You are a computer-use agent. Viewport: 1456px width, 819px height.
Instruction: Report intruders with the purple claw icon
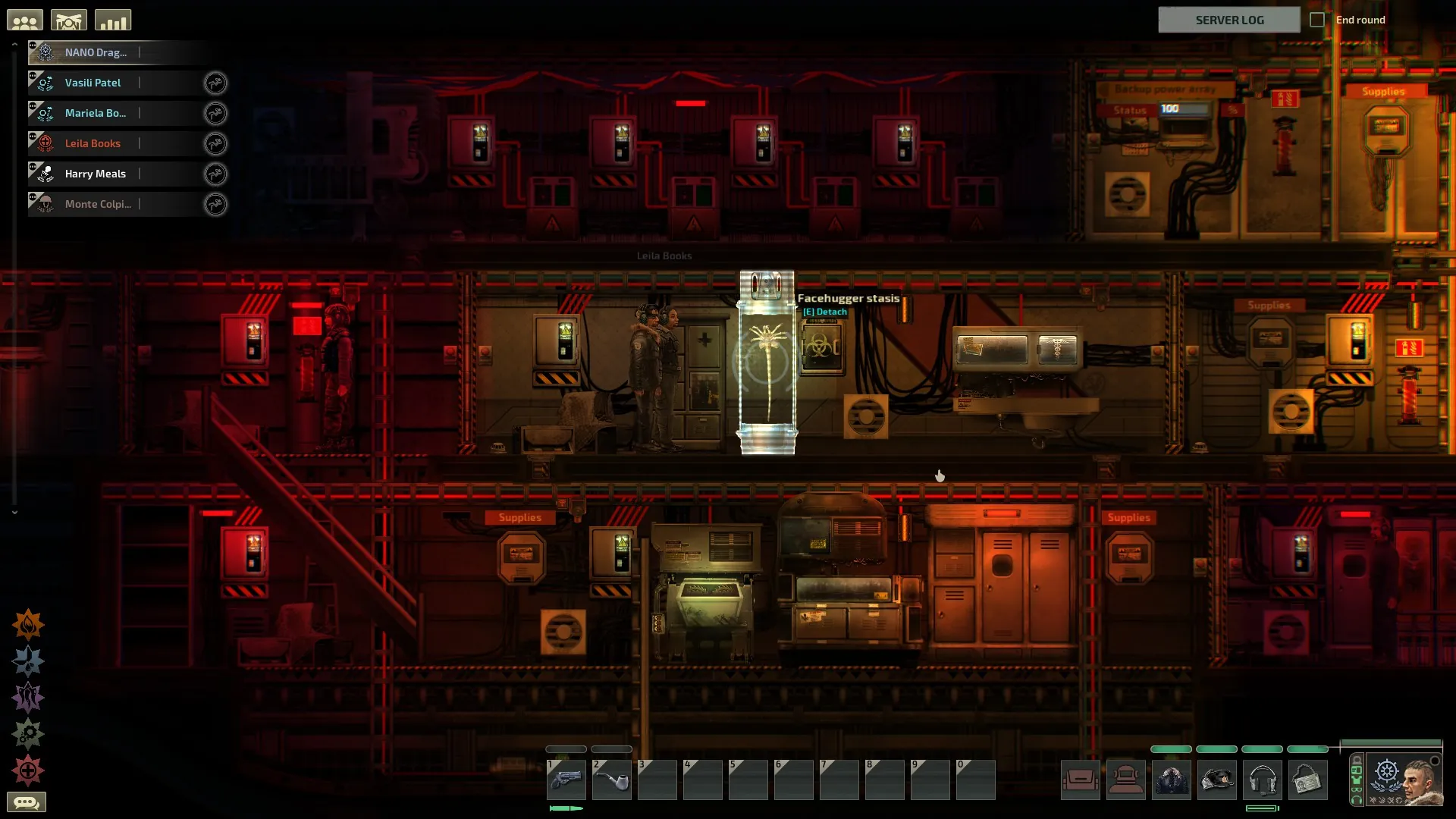[28, 698]
